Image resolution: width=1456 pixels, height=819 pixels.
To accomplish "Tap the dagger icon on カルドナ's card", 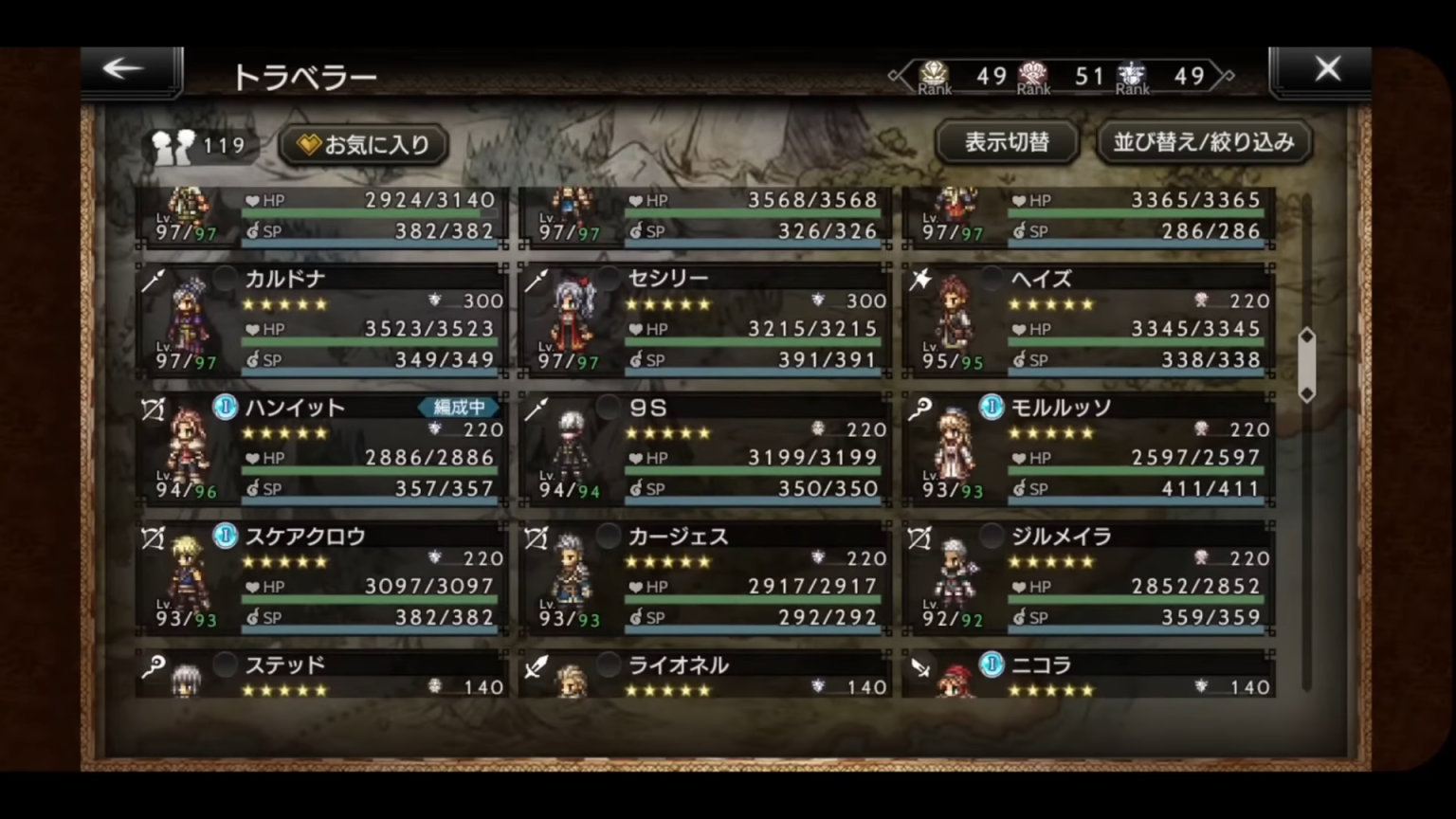I will (x=155, y=278).
